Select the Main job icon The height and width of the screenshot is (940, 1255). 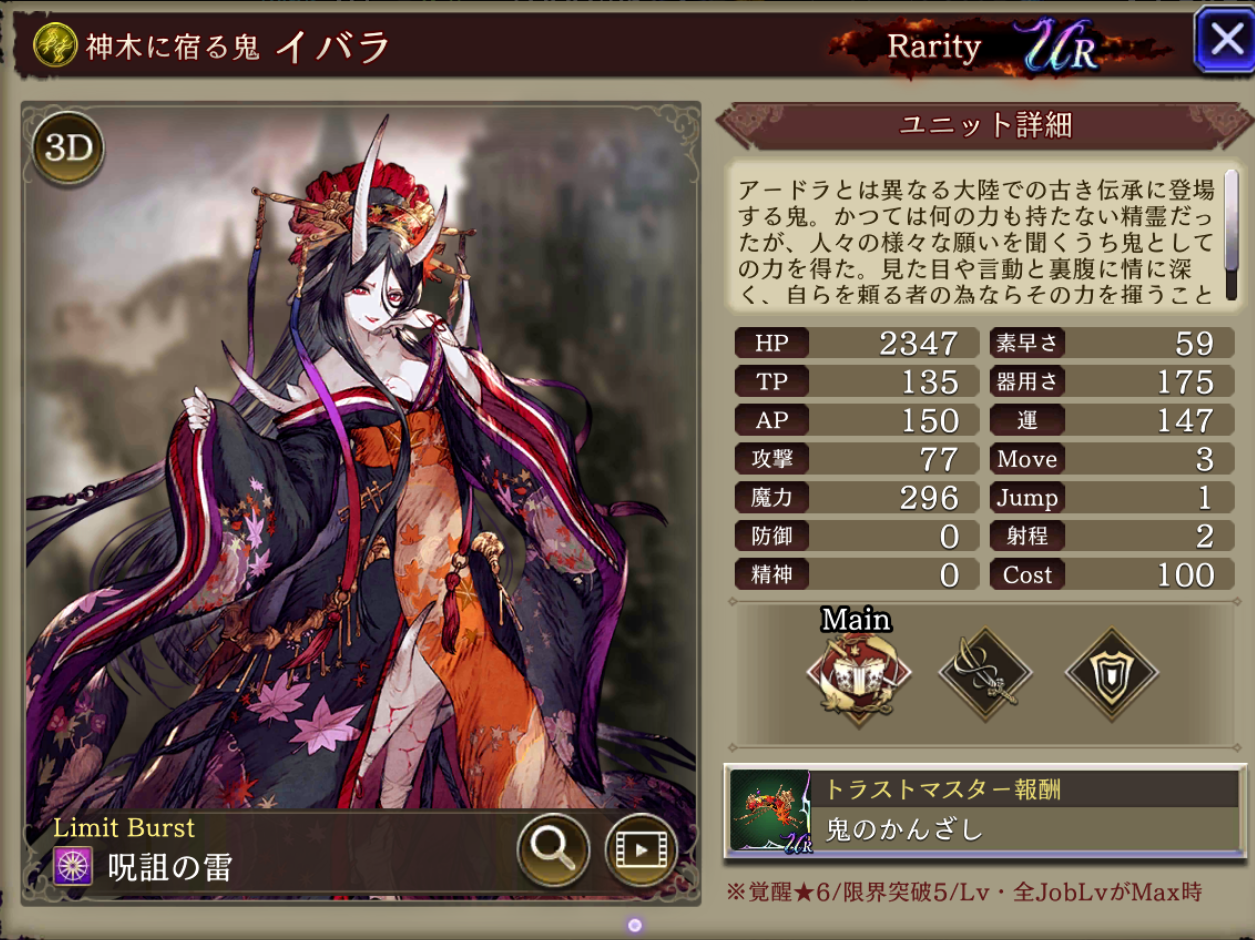coord(858,676)
